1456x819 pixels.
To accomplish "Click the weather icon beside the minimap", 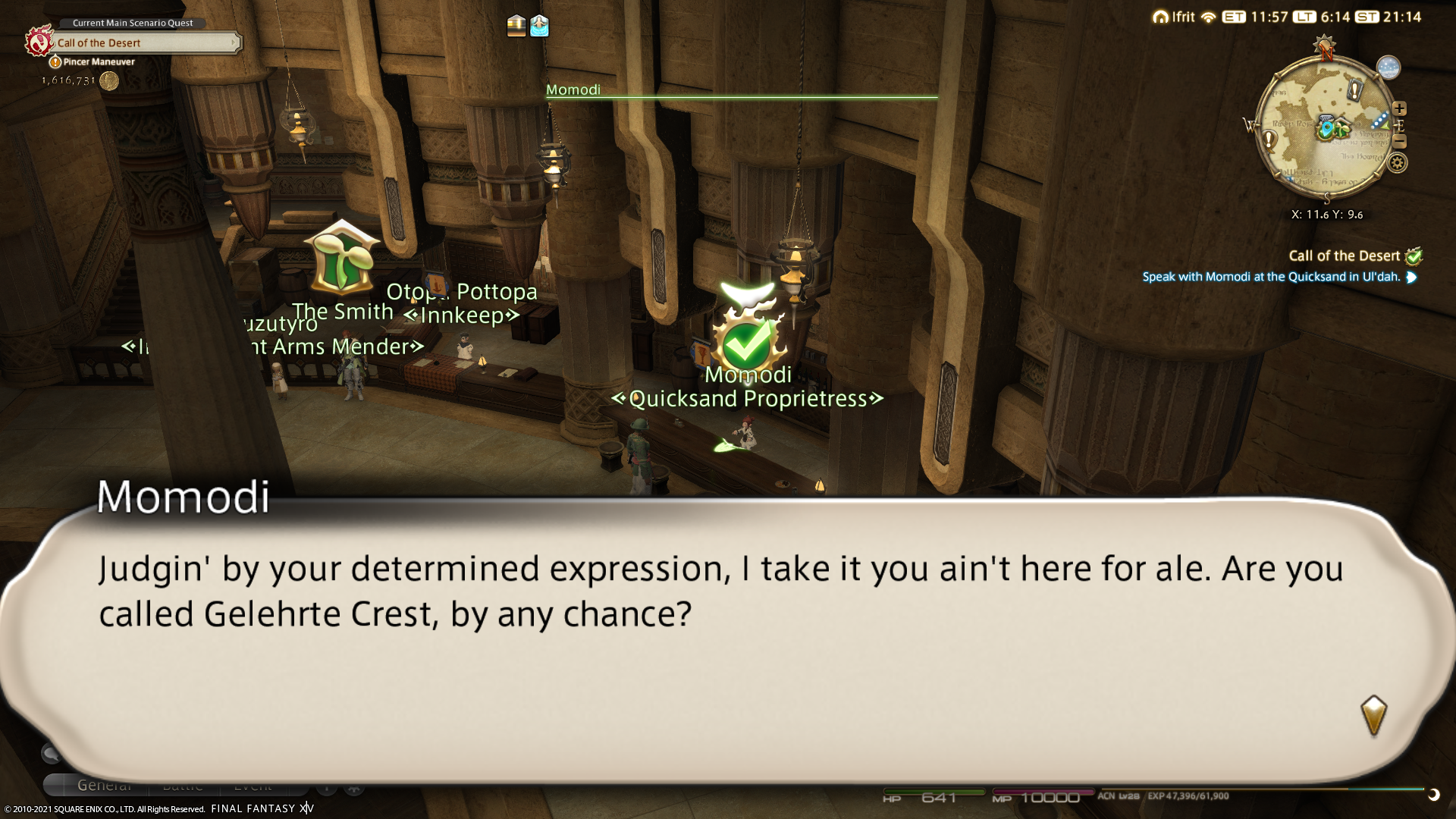I will coord(1388,67).
